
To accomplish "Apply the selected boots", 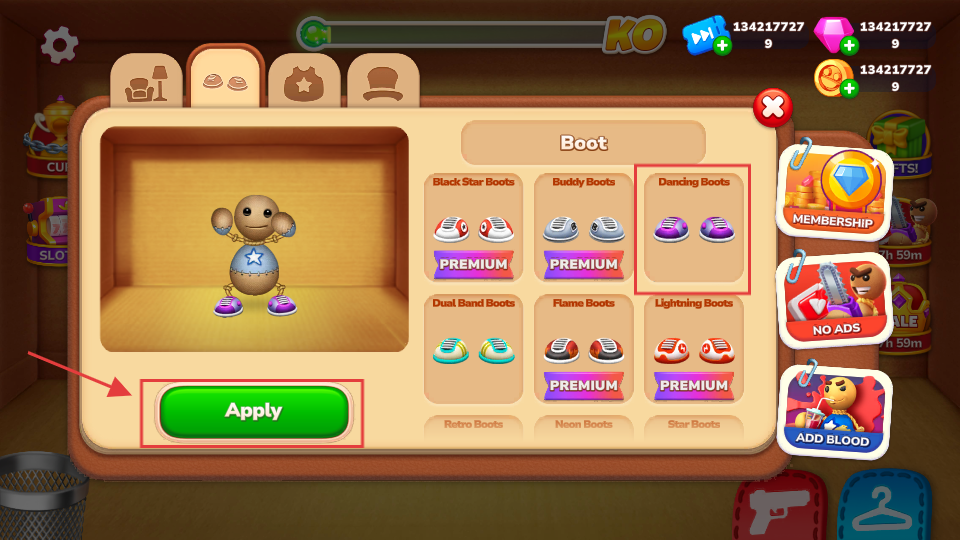I will [x=254, y=411].
